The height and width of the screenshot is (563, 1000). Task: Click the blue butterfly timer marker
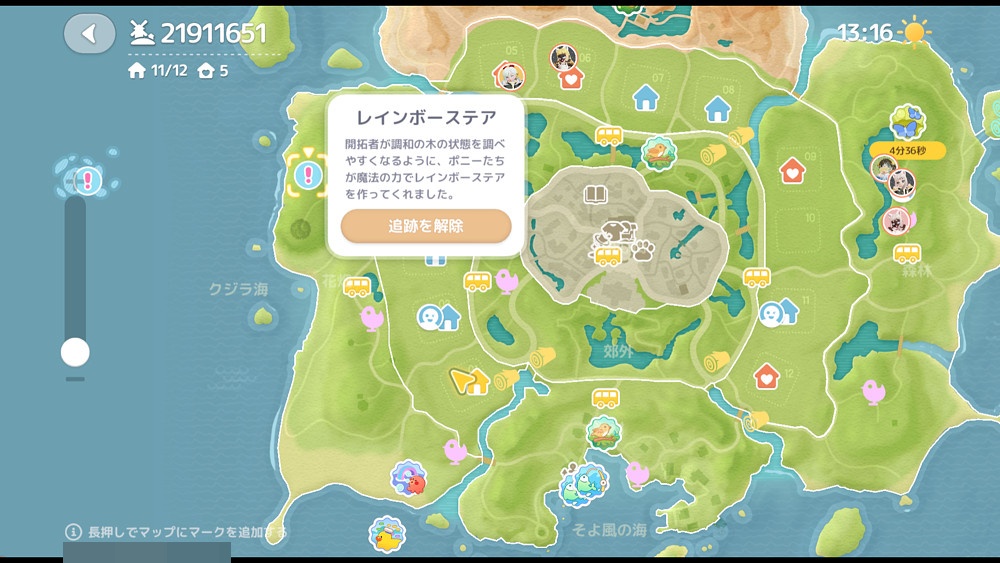coord(907,122)
